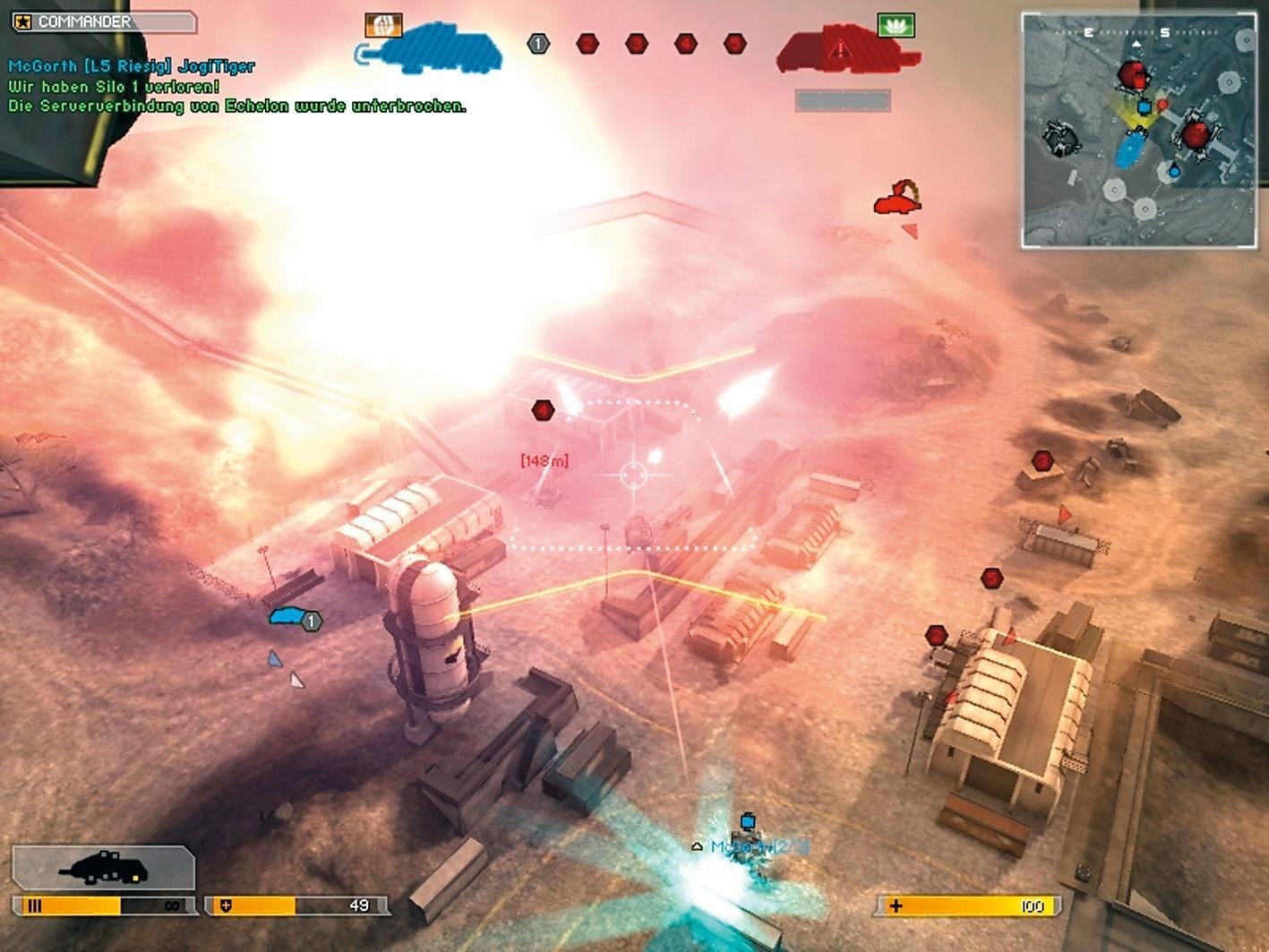Select the grey silo status hexagon labeled 1
Viewport: 1269px width, 952px height.
(x=537, y=43)
